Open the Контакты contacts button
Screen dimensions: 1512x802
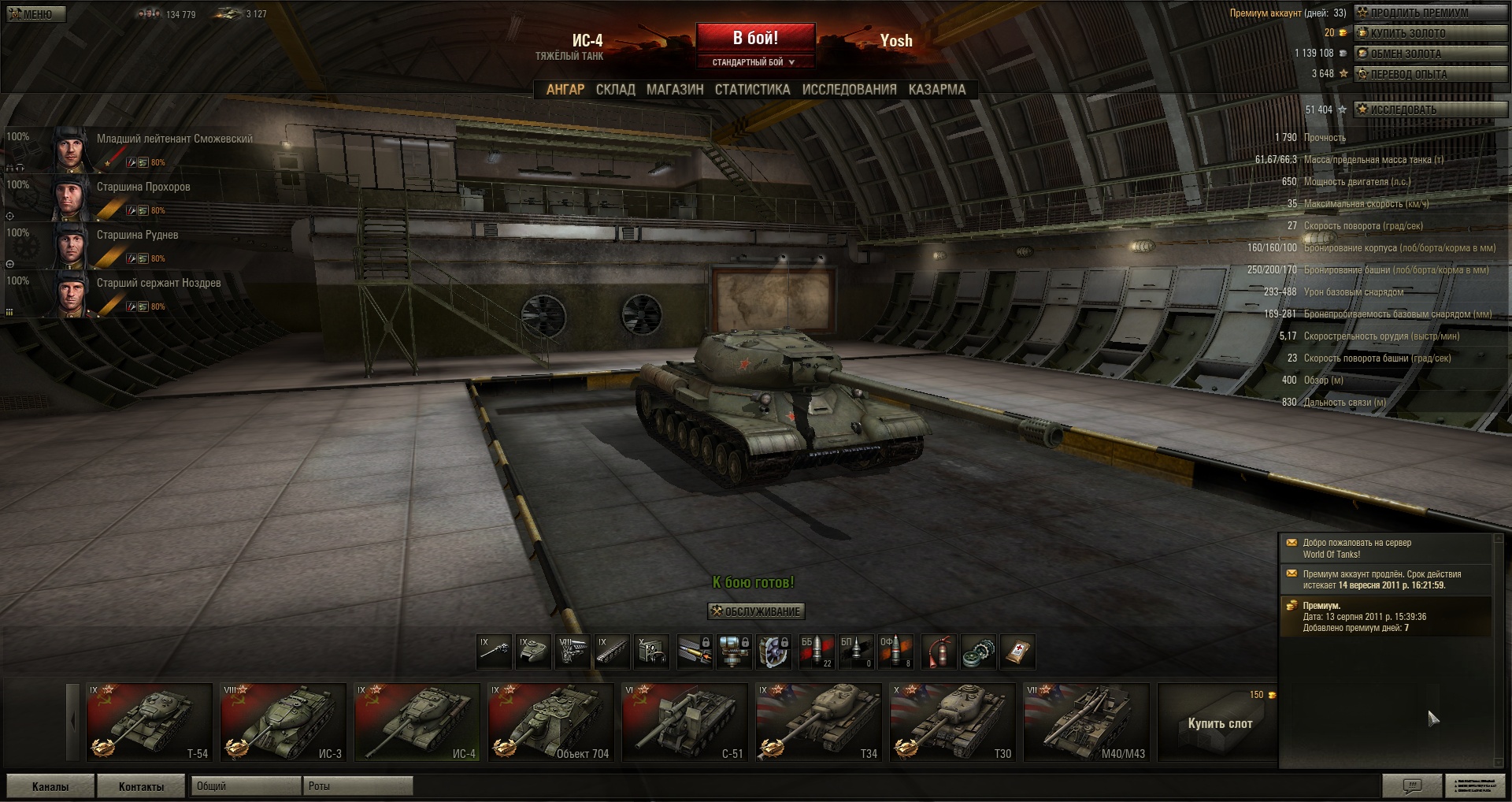coord(141,786)
